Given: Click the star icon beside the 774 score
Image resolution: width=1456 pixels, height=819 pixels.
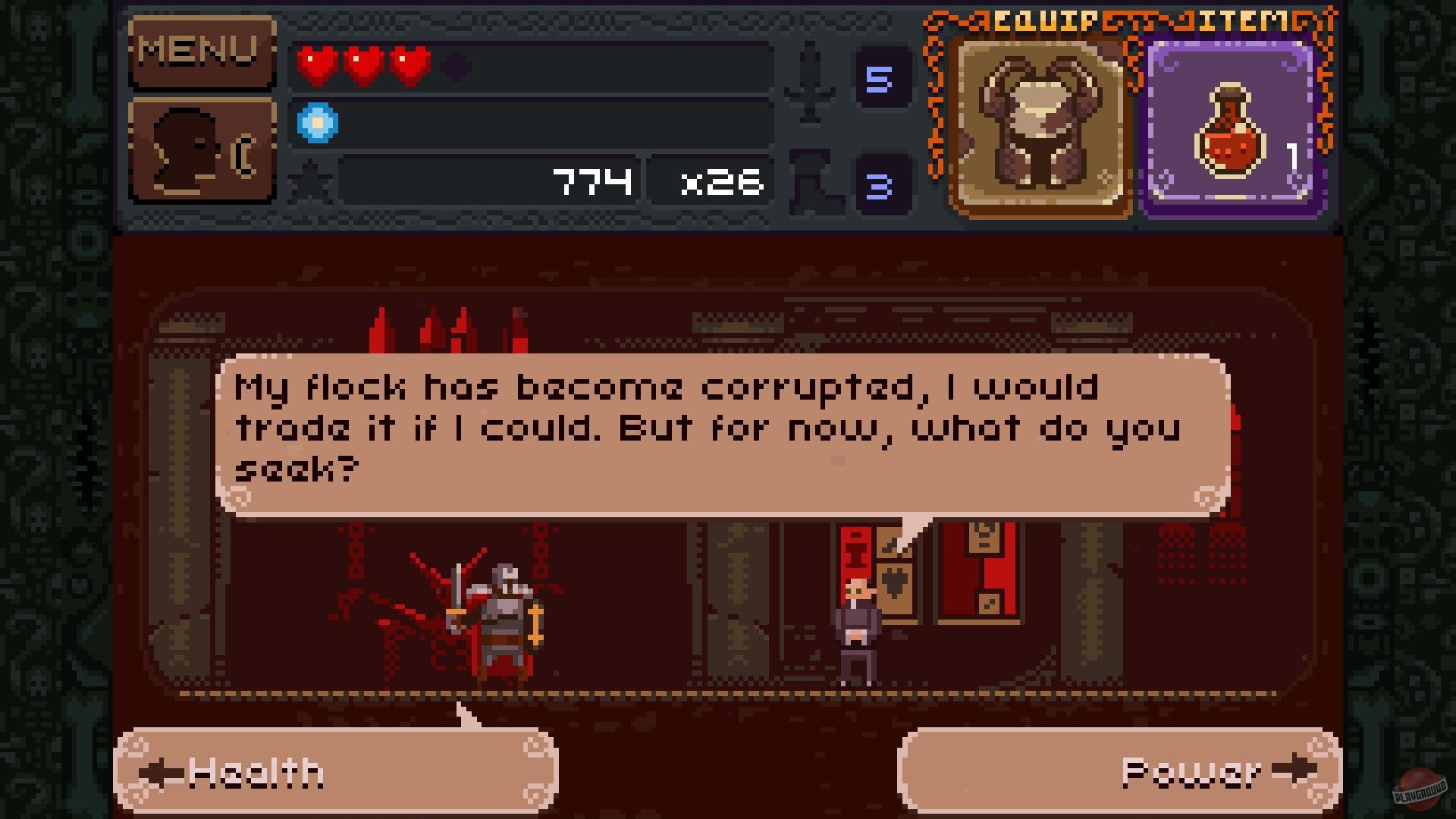Looking at the screenshot, I should (311, 180).
